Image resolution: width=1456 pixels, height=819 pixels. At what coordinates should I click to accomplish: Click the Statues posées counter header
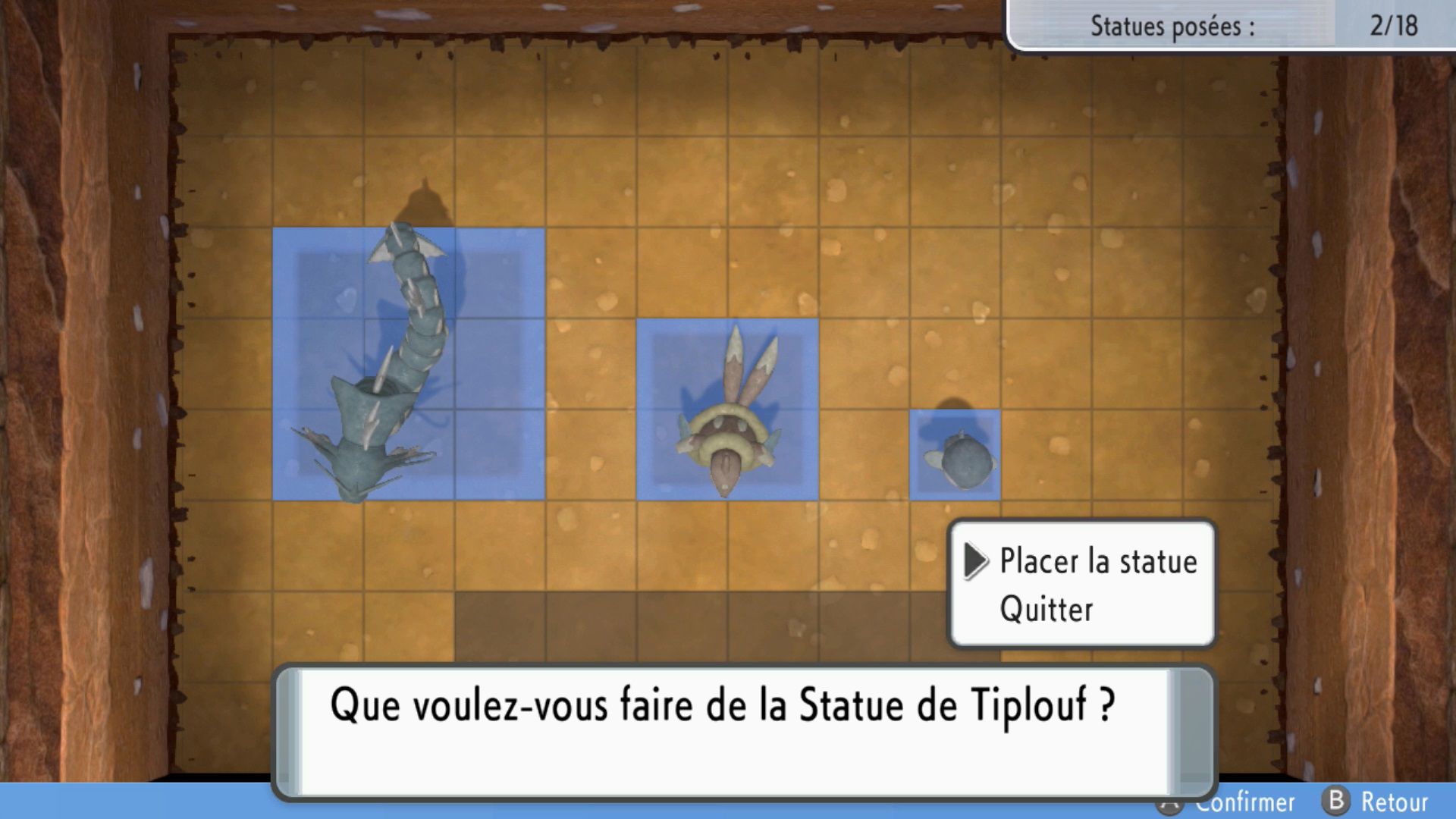(x=1172, y=27)
